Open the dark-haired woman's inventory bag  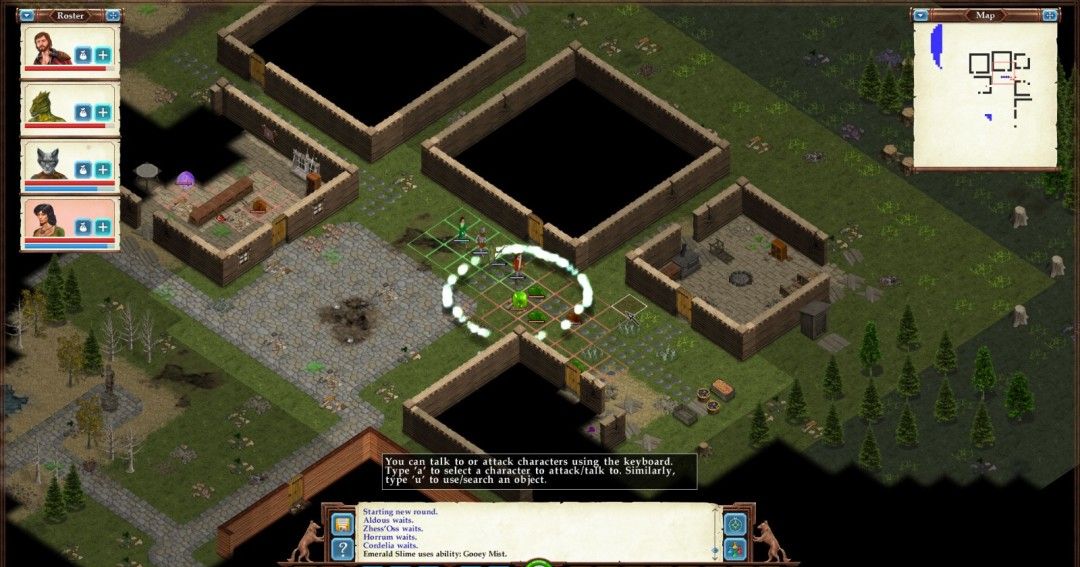click(x=85, y=228)
